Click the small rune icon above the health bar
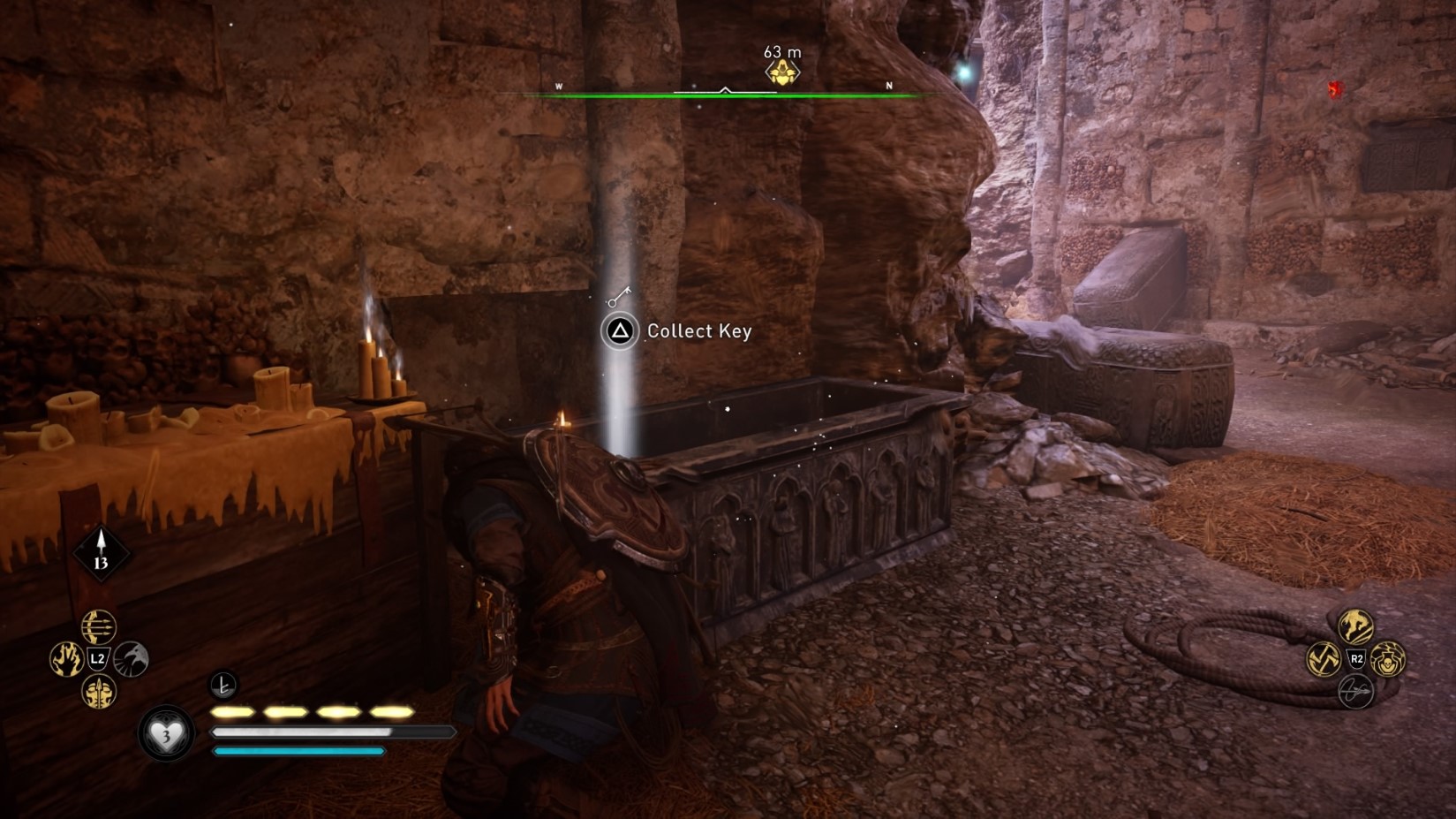Image resolution: width=1456 pixels, height=819 pixels. 223,685
